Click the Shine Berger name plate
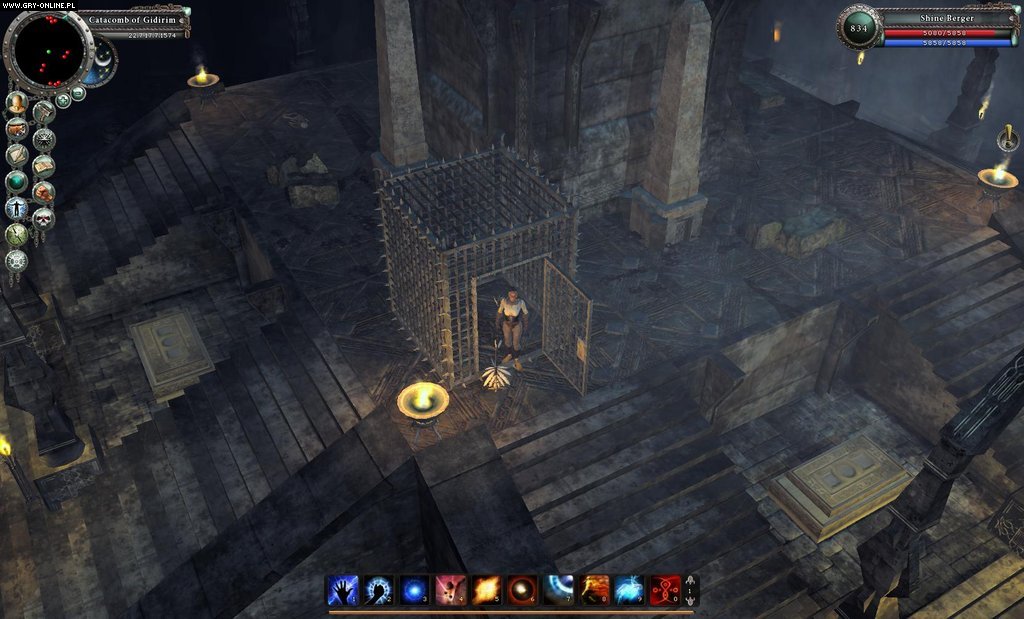The image size is (1024, 619). (x=945, y=18)
